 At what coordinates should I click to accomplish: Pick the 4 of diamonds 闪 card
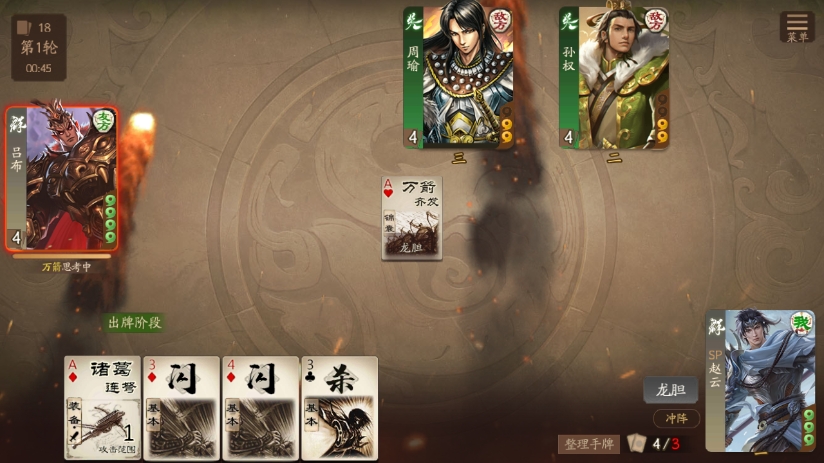261,407
